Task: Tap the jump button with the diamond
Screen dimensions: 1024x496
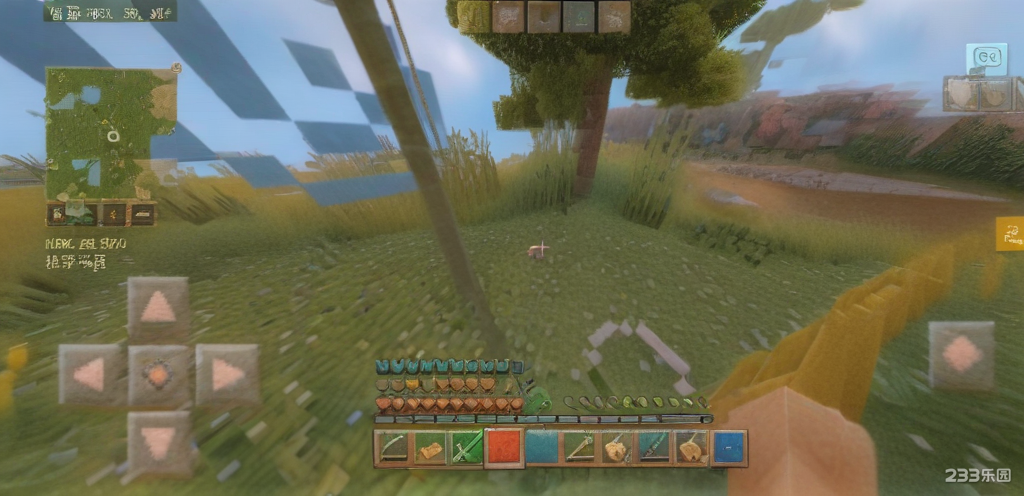Action: [961, 355]
